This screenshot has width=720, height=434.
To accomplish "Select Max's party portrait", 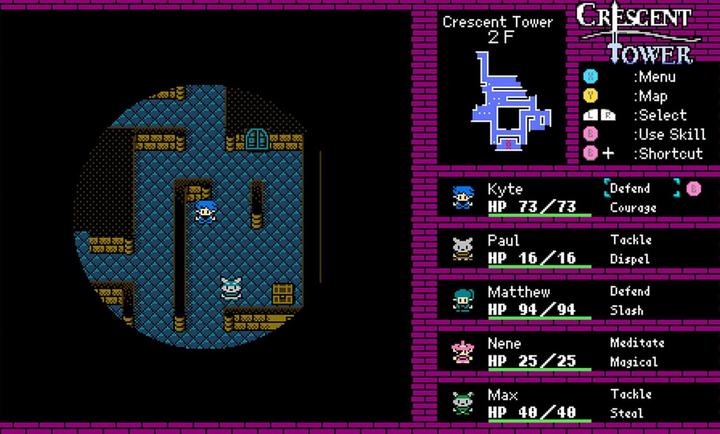I will (x=462, y=404).
